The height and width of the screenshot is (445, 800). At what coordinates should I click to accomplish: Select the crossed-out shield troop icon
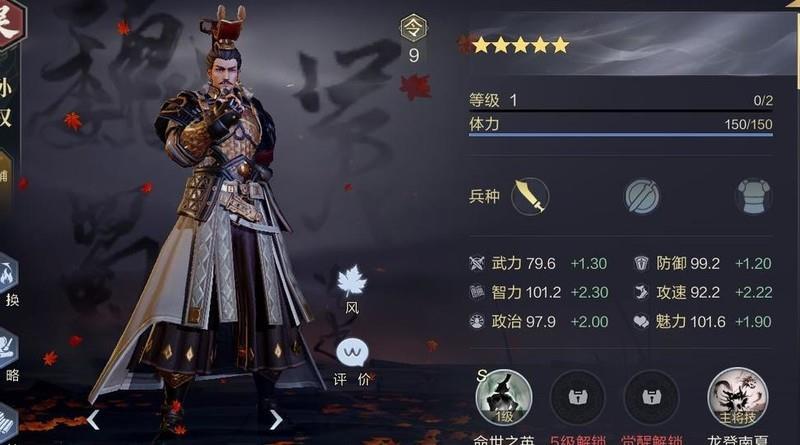[642, 196]
